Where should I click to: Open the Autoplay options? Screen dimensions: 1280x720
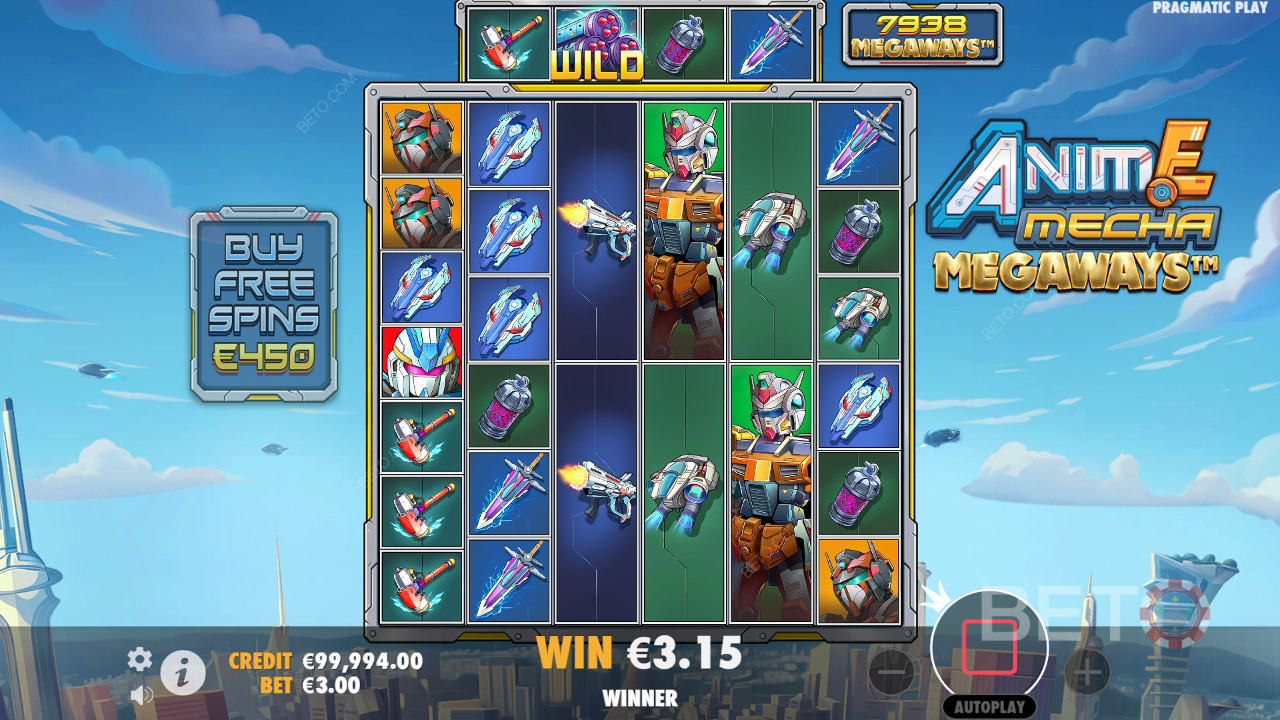(x=988, y=707)
